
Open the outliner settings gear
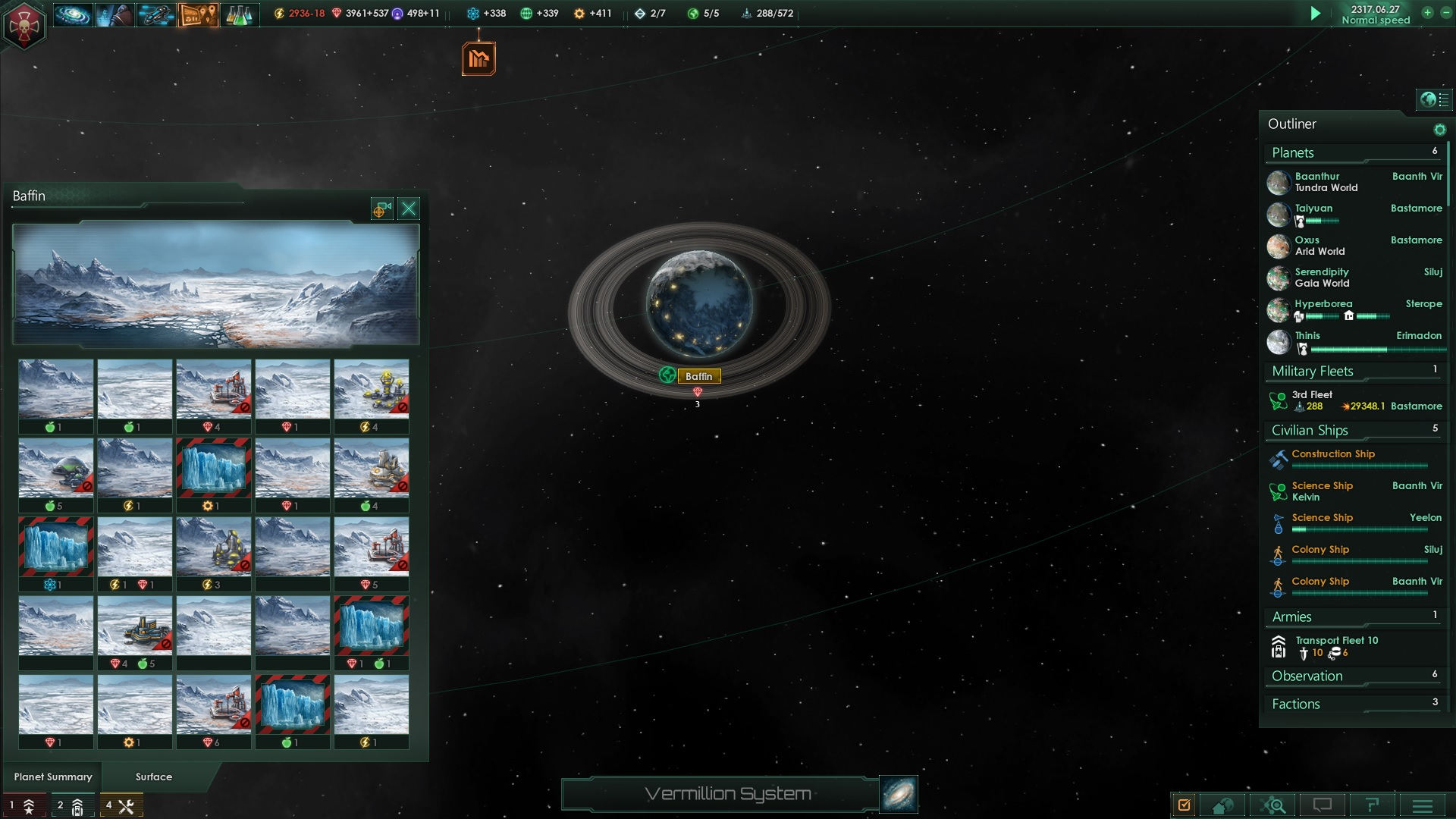pos(1439,130)
